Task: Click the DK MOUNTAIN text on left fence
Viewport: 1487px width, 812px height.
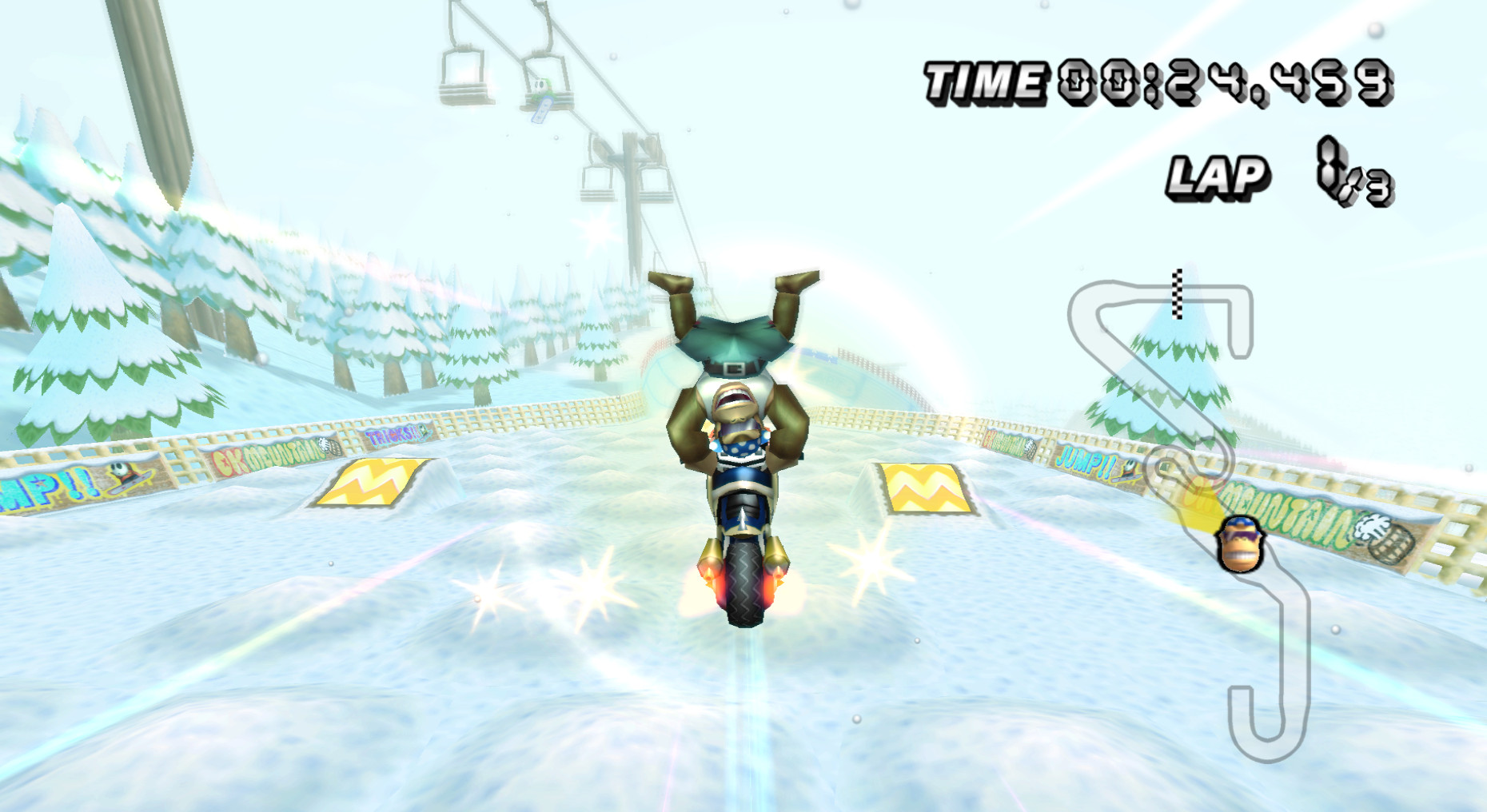Action: point(268,452)
